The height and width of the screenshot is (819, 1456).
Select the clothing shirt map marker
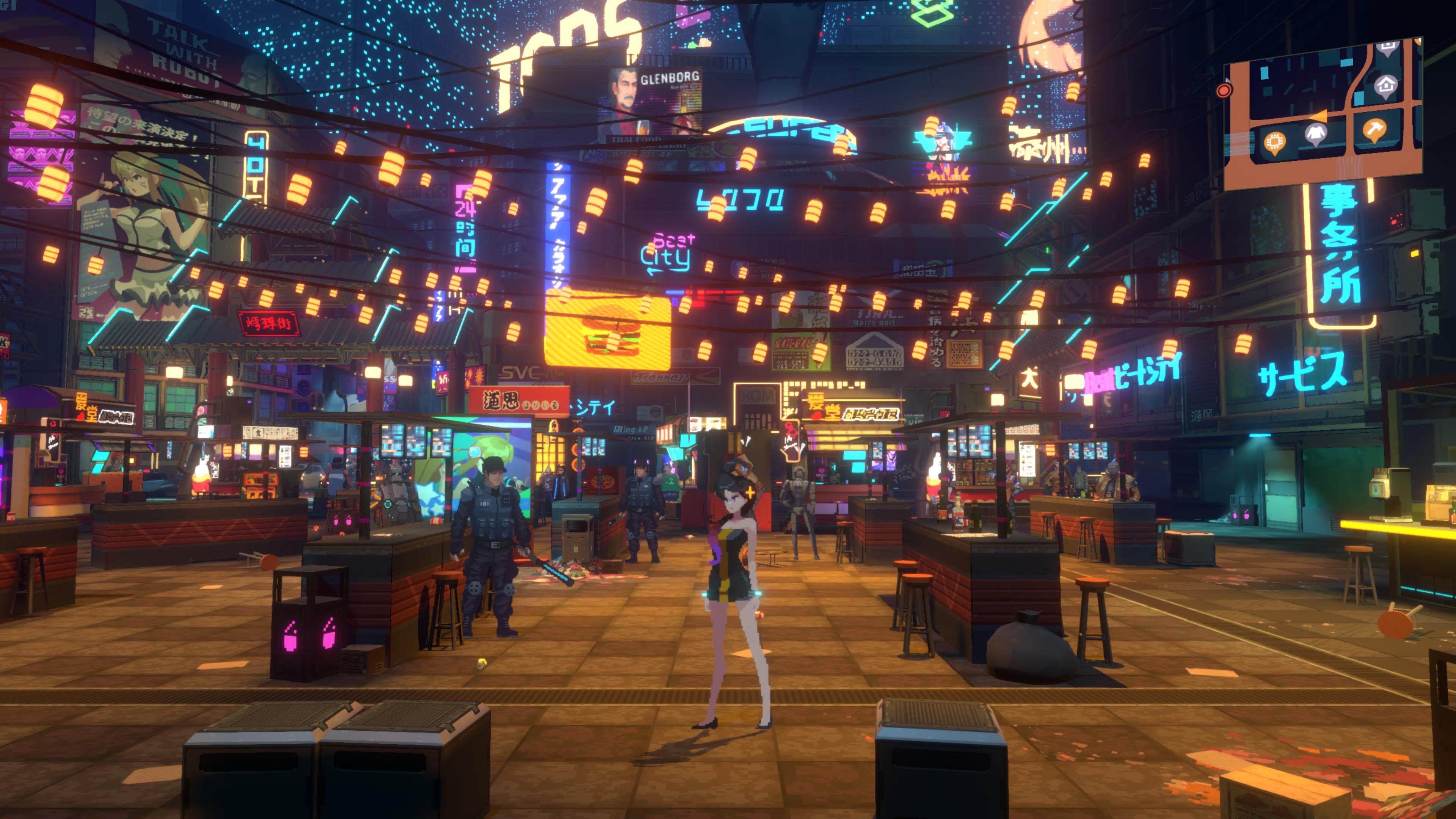coord(1316,134)
